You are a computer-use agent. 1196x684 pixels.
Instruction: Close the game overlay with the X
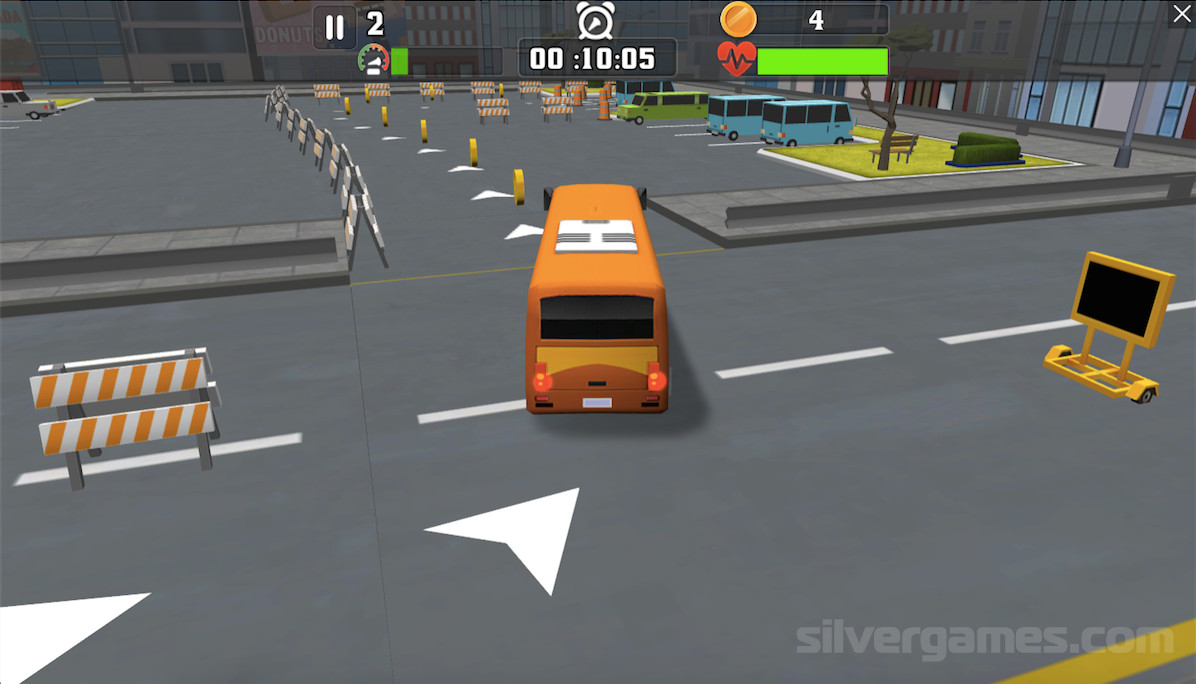tap(1180, 13)
